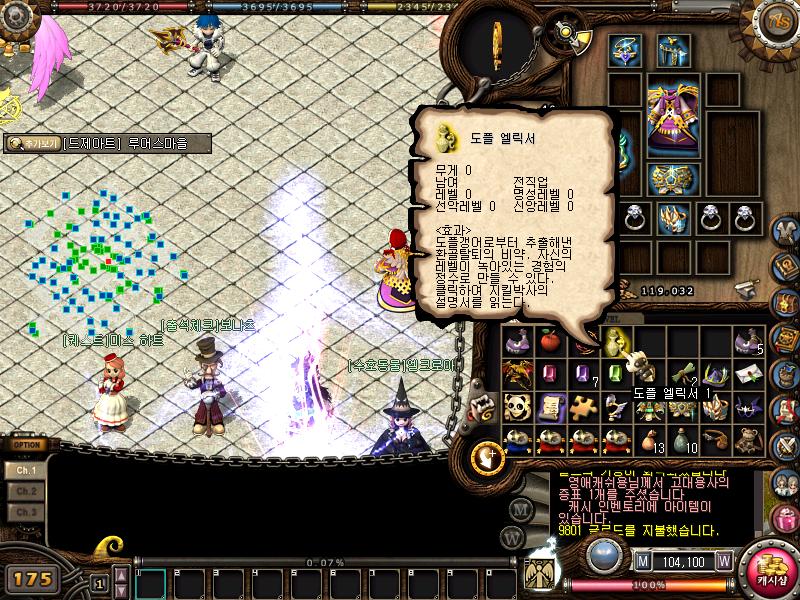Screen dimensions: 800x600
Task: Select the equipped purple robe armor
Action: coord(673,115)
